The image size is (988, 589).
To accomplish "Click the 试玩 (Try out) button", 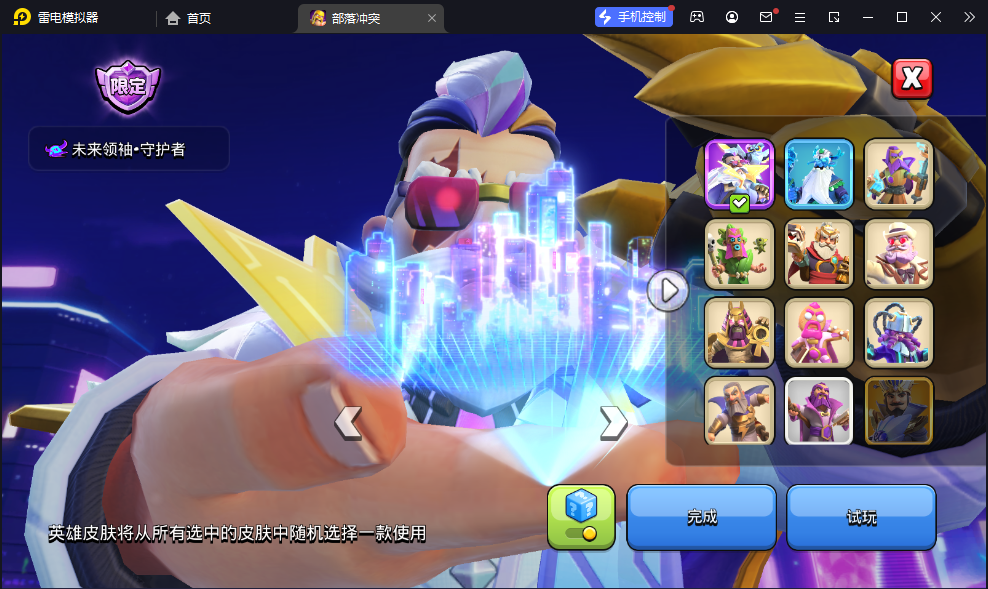I will click(x=861, y=517).
